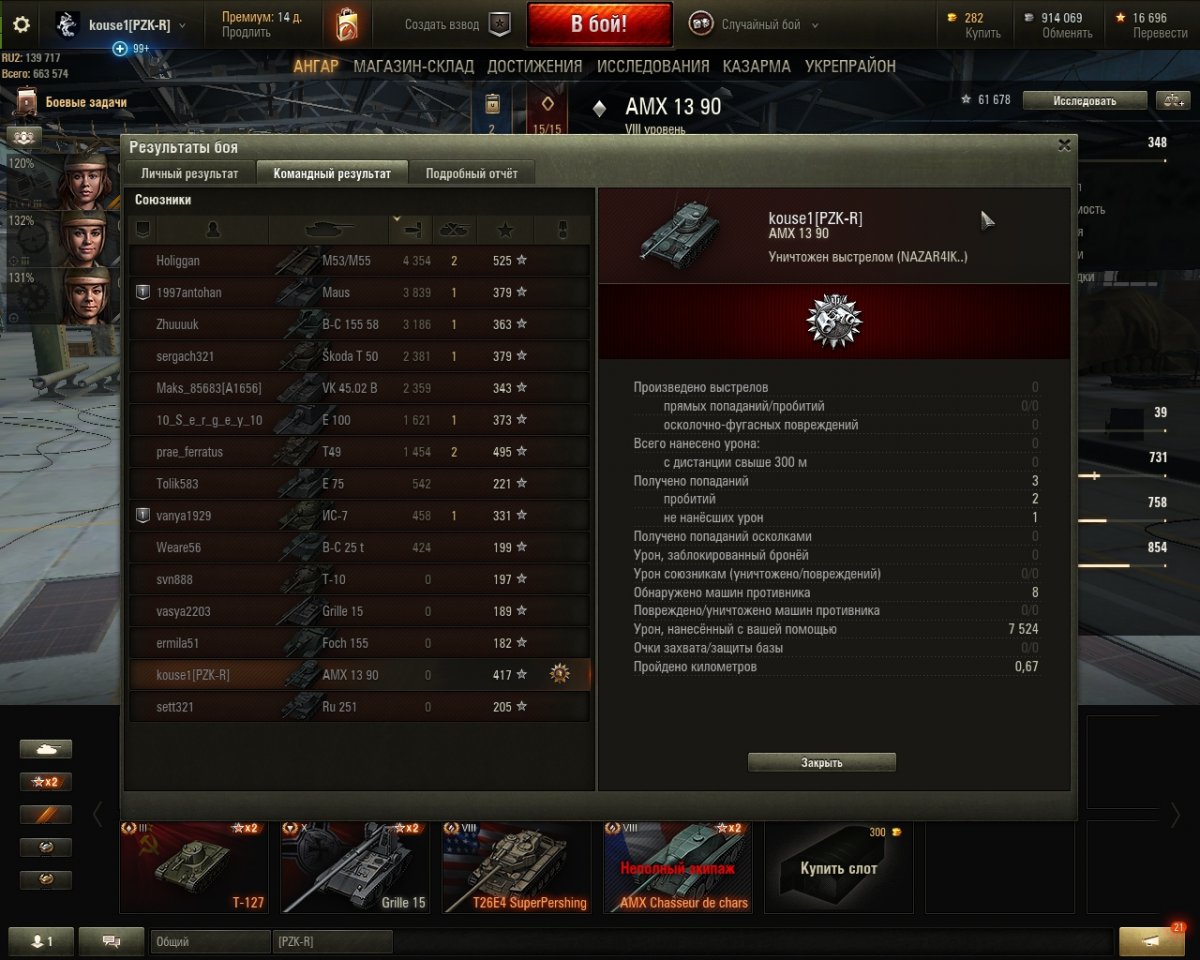Screen dimensions: 1200x960
Task: Close the battle results window
Action: click(x=1064, y=145)
